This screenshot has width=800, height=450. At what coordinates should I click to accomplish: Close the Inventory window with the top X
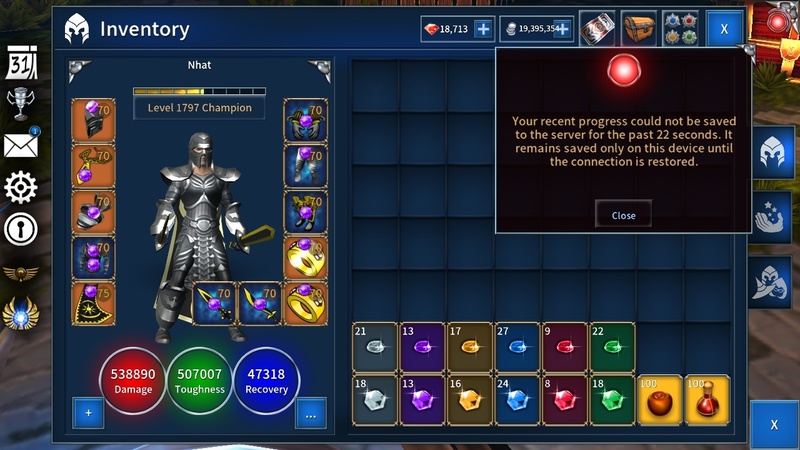tap(724, 30)
